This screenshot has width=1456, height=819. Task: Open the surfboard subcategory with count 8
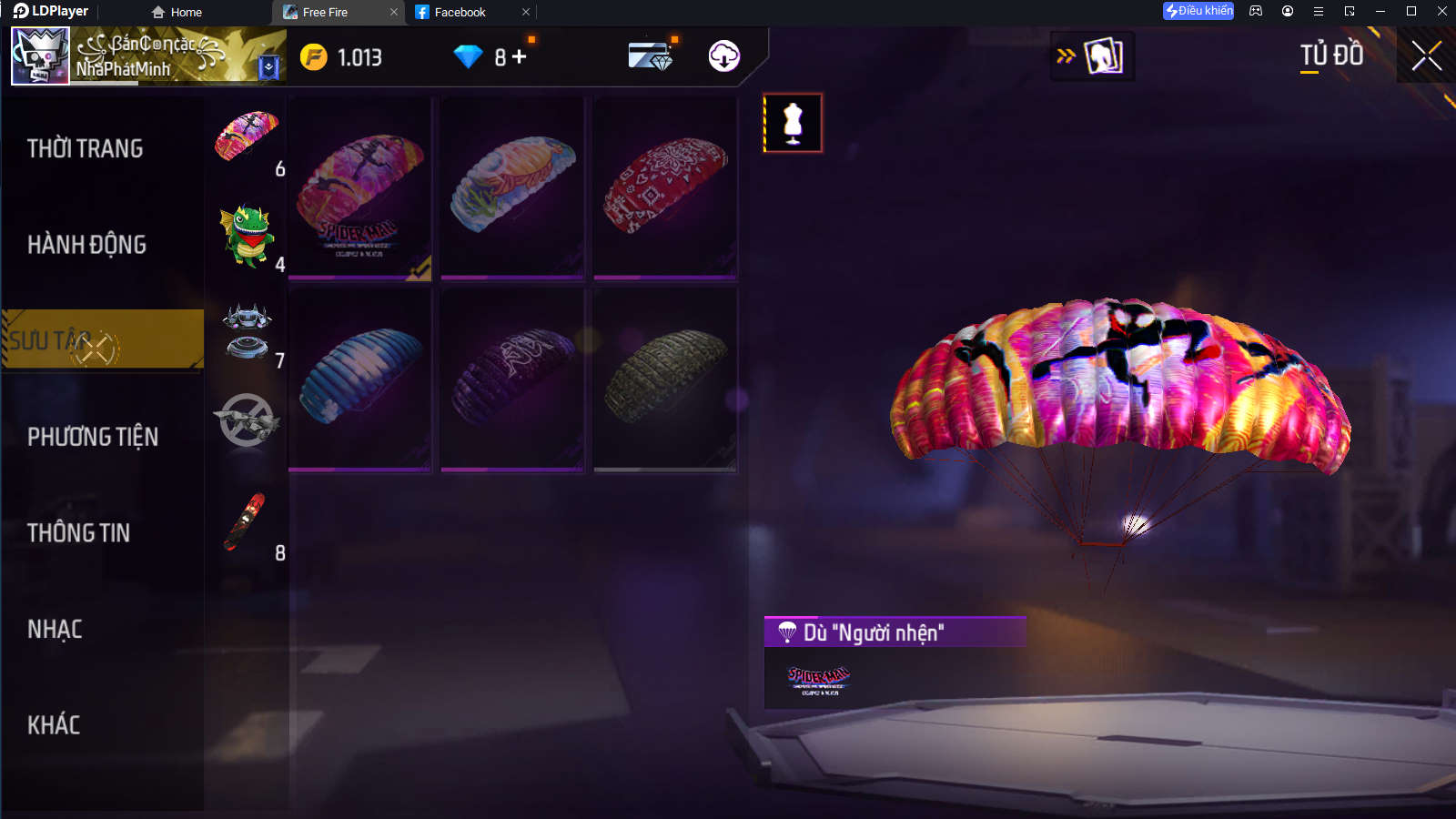(x=247, y=523)
